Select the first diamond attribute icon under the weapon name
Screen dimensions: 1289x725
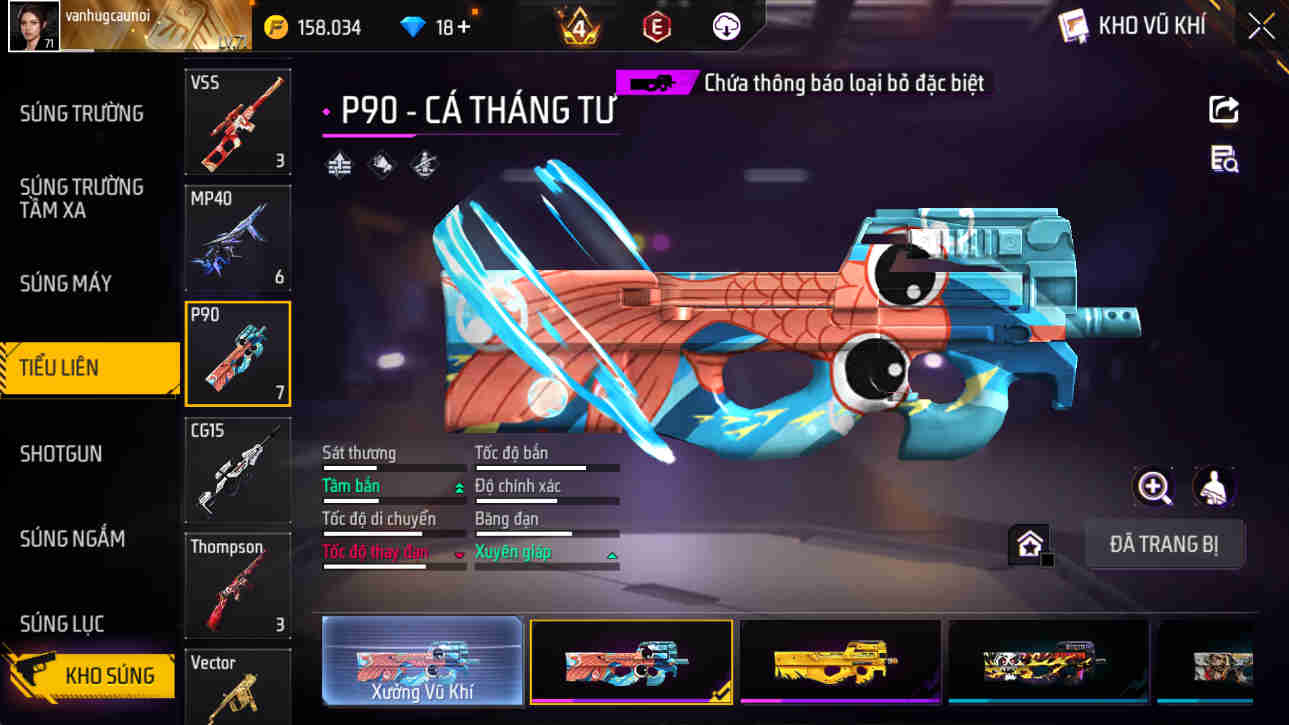[338, 163]
